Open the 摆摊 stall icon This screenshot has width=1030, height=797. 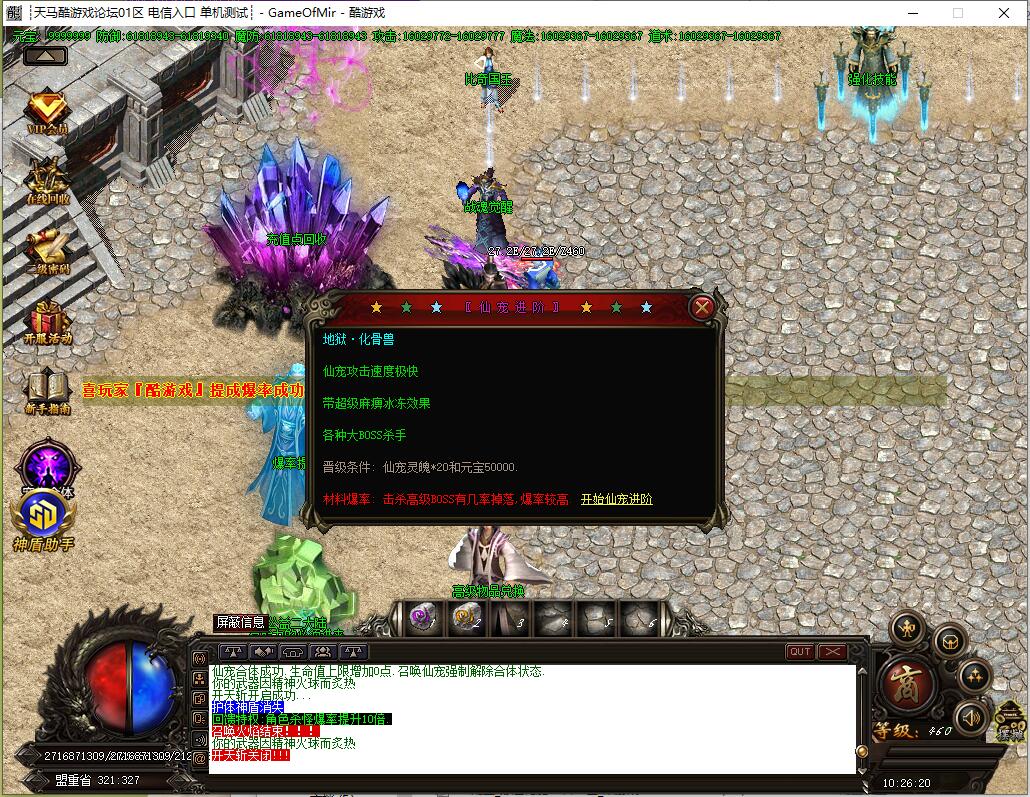pyautogui.click(x=1012, y=722)
